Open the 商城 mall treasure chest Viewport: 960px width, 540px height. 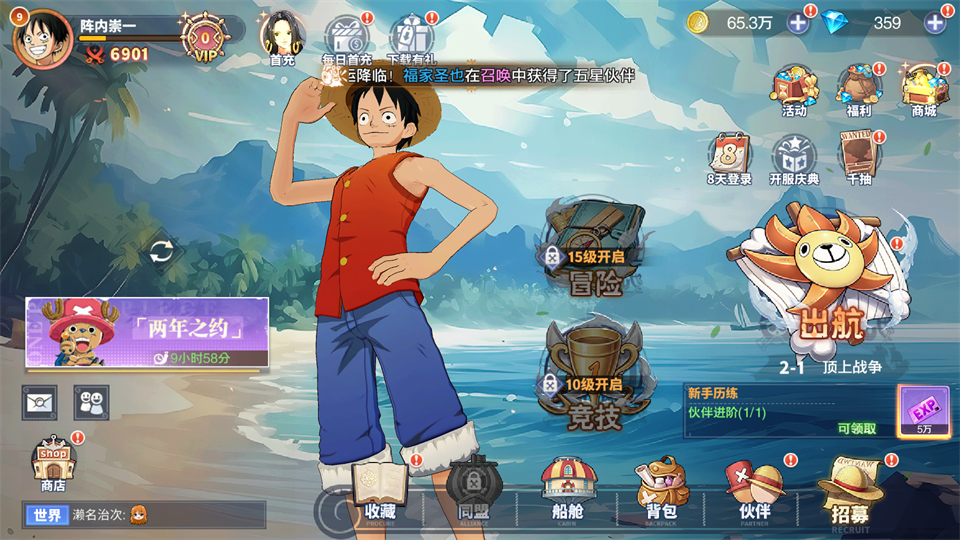click(923, 88)
